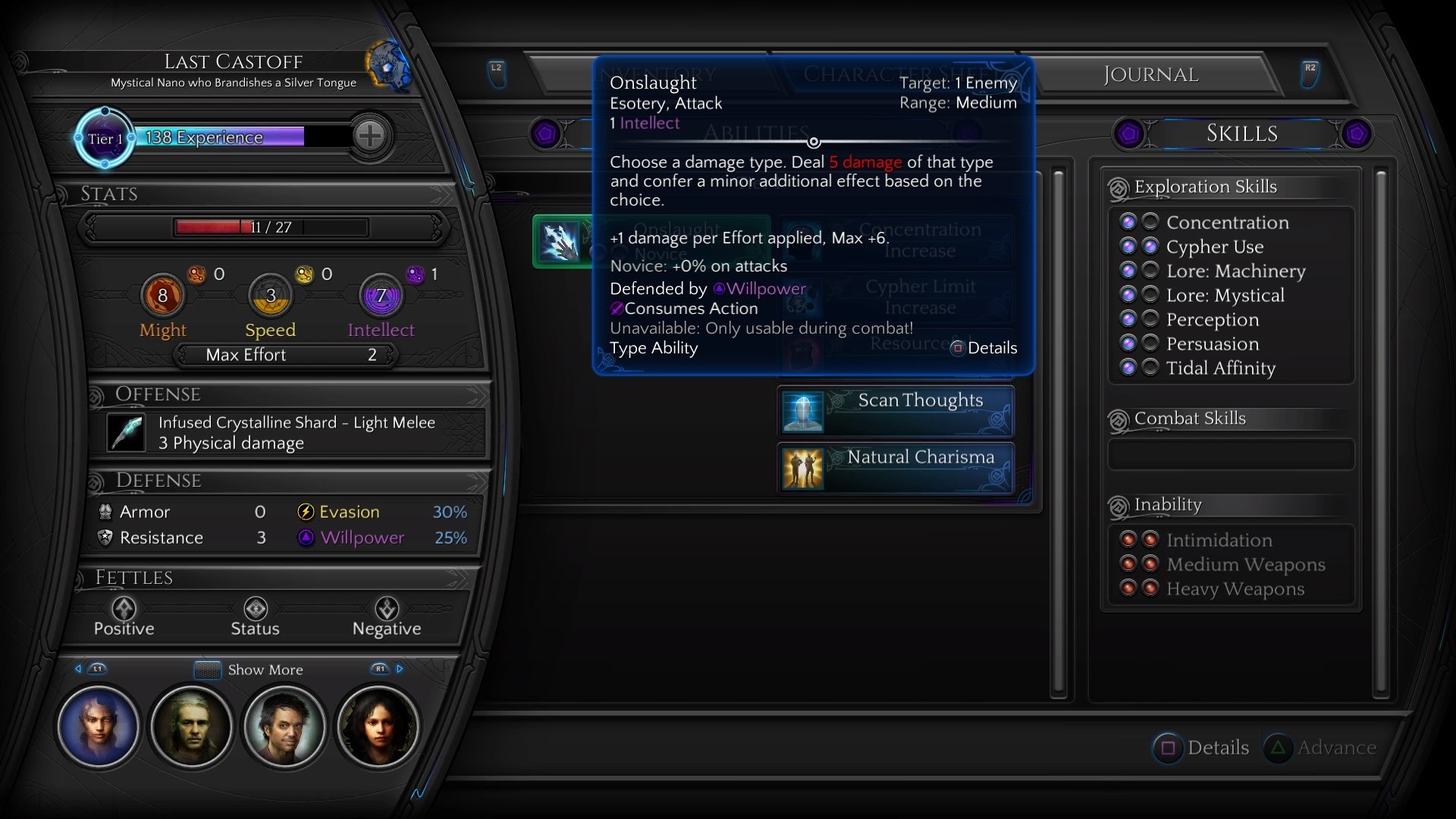Image resolution: width=1456 pixels, height=819 pixels.
Task: Toggle the first gem next to Perception skill
Action: [x=1129, y=318]
